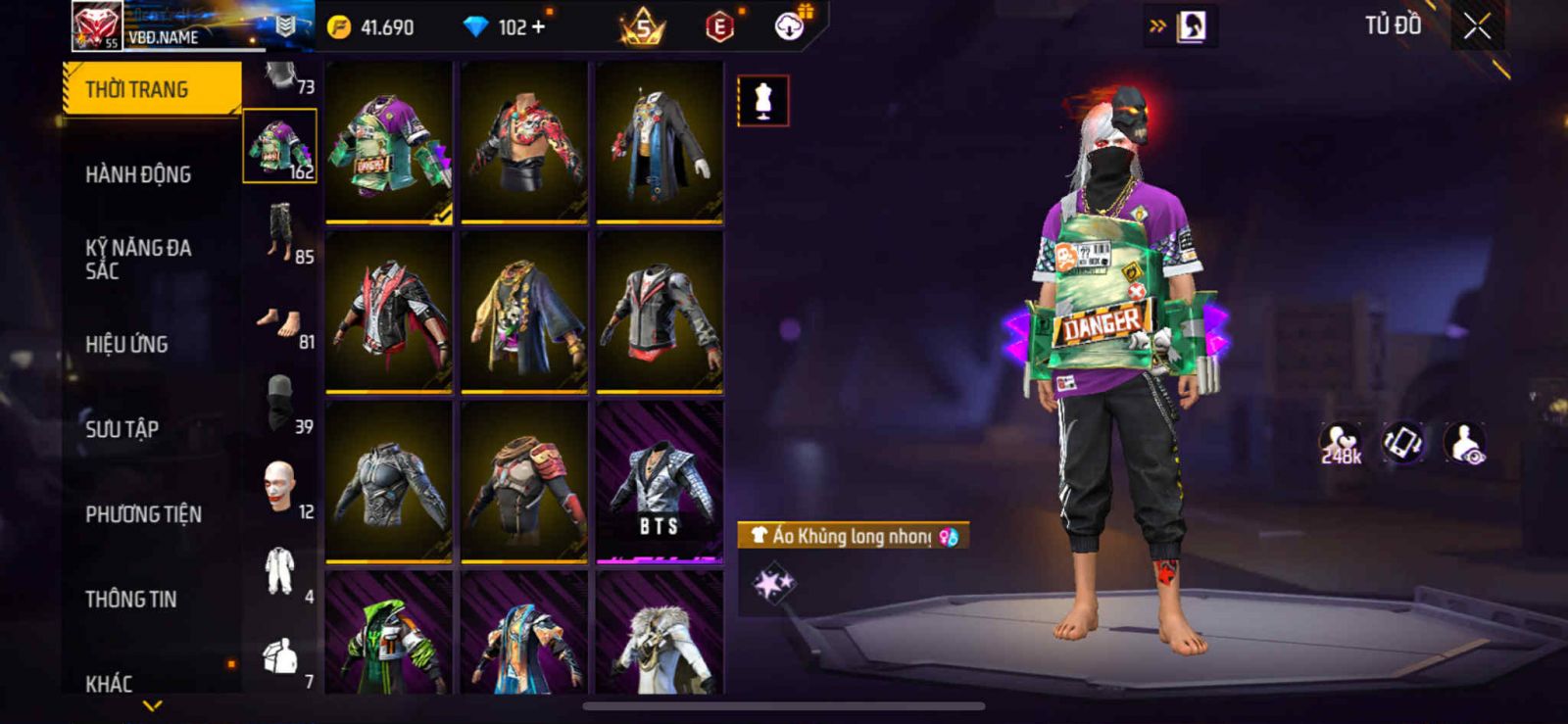This screenshot has width=1568, height=724.
Task: Select the BTS jacket item
Action: click(660, 482)
